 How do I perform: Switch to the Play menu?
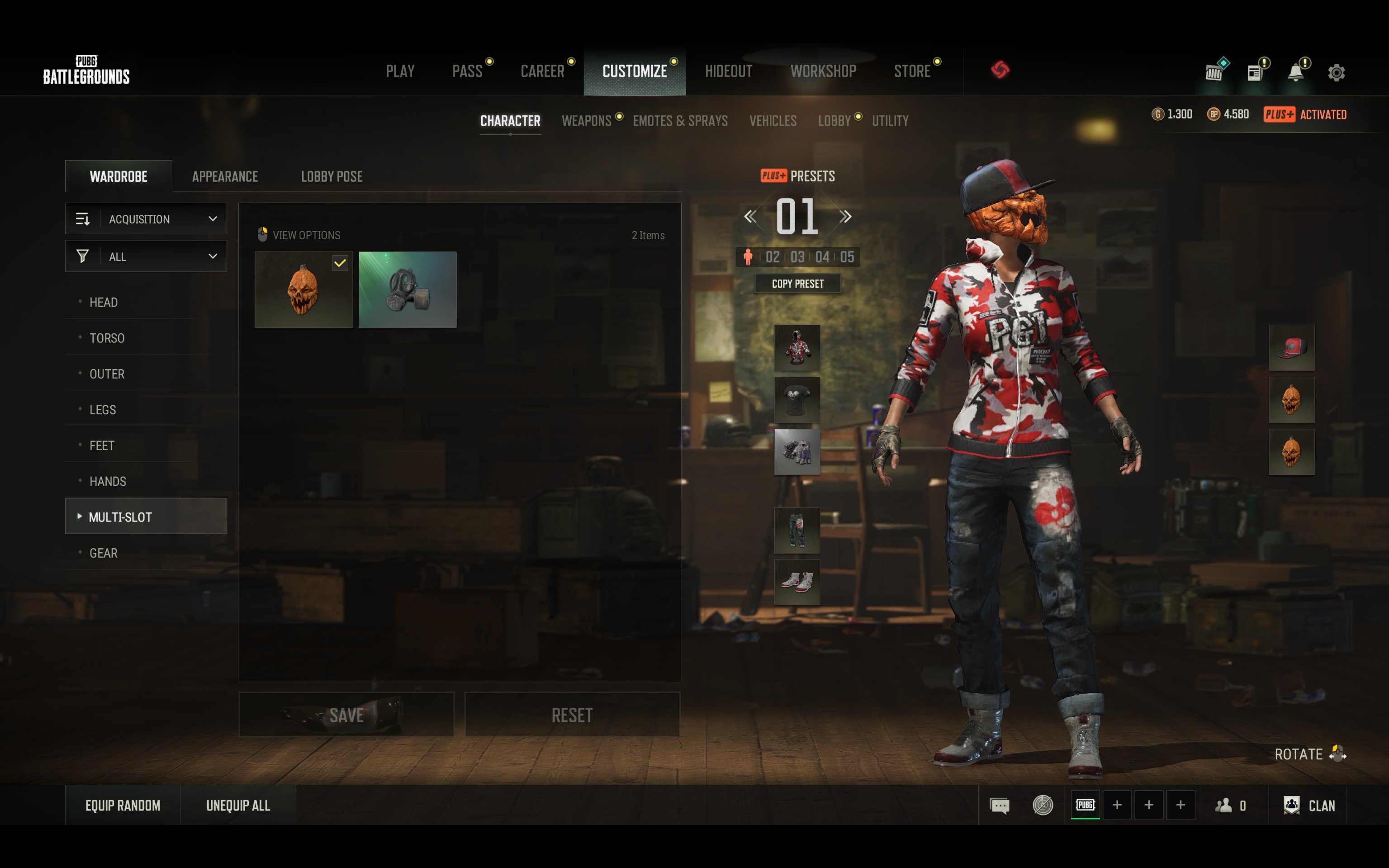pos(400,71)
